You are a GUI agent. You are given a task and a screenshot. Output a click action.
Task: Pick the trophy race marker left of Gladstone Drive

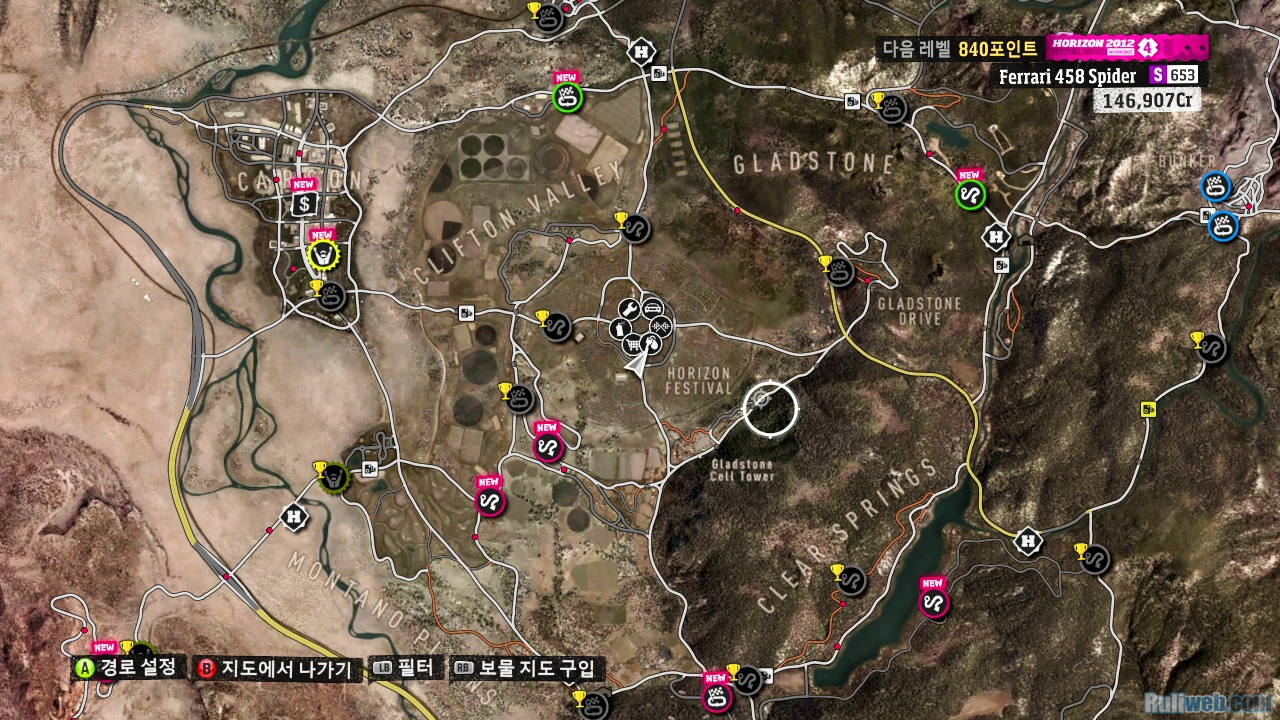(x=841, y=272)
